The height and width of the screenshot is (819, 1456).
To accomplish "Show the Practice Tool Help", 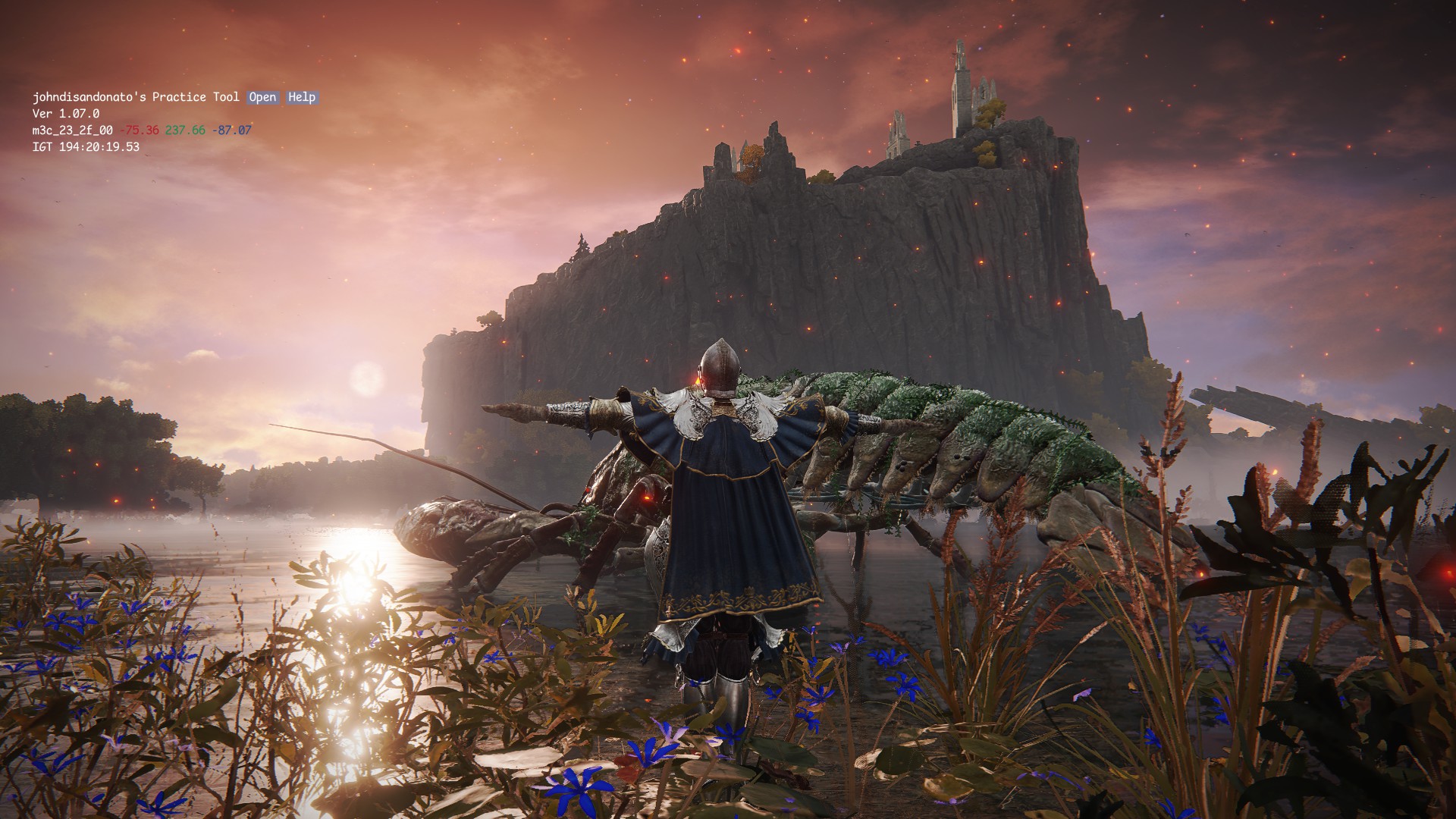I will click(302, 97).
